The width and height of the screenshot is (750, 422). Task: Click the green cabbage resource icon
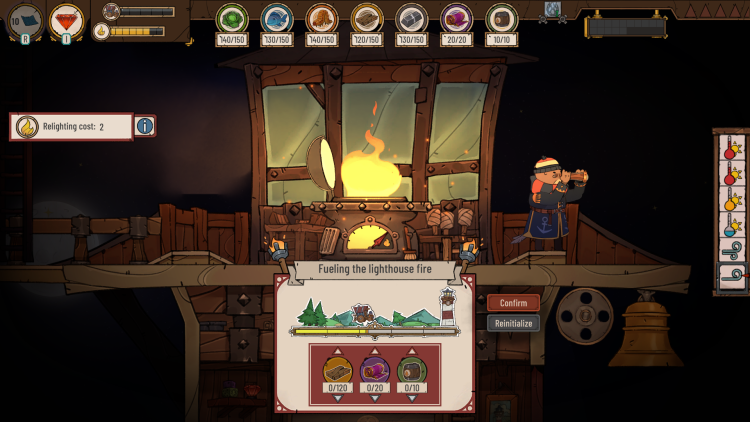[232, 19]
